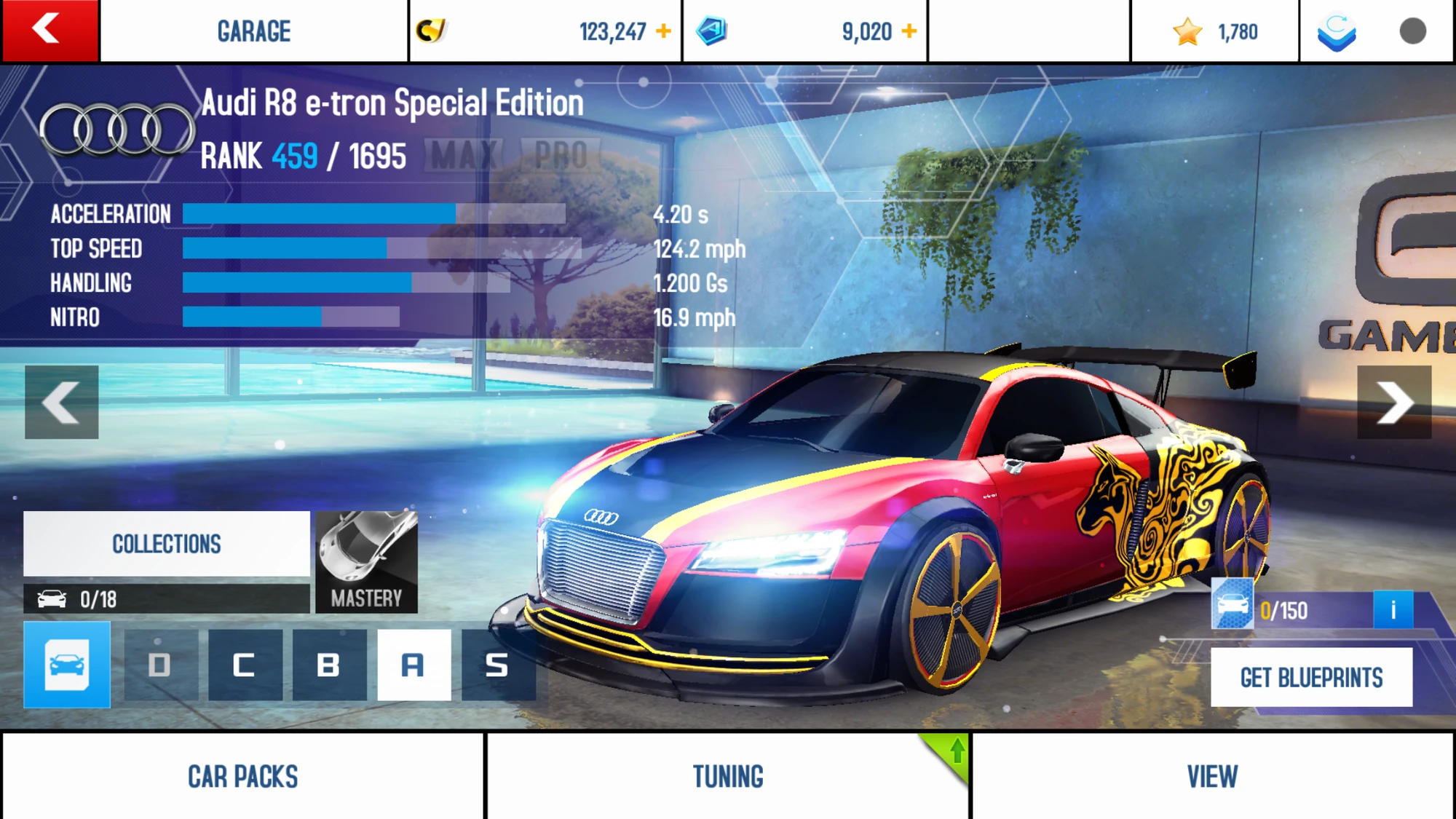Open the Mastery challenges
1456x819 pixels.
pyautogui.click(x=367, y=562)
